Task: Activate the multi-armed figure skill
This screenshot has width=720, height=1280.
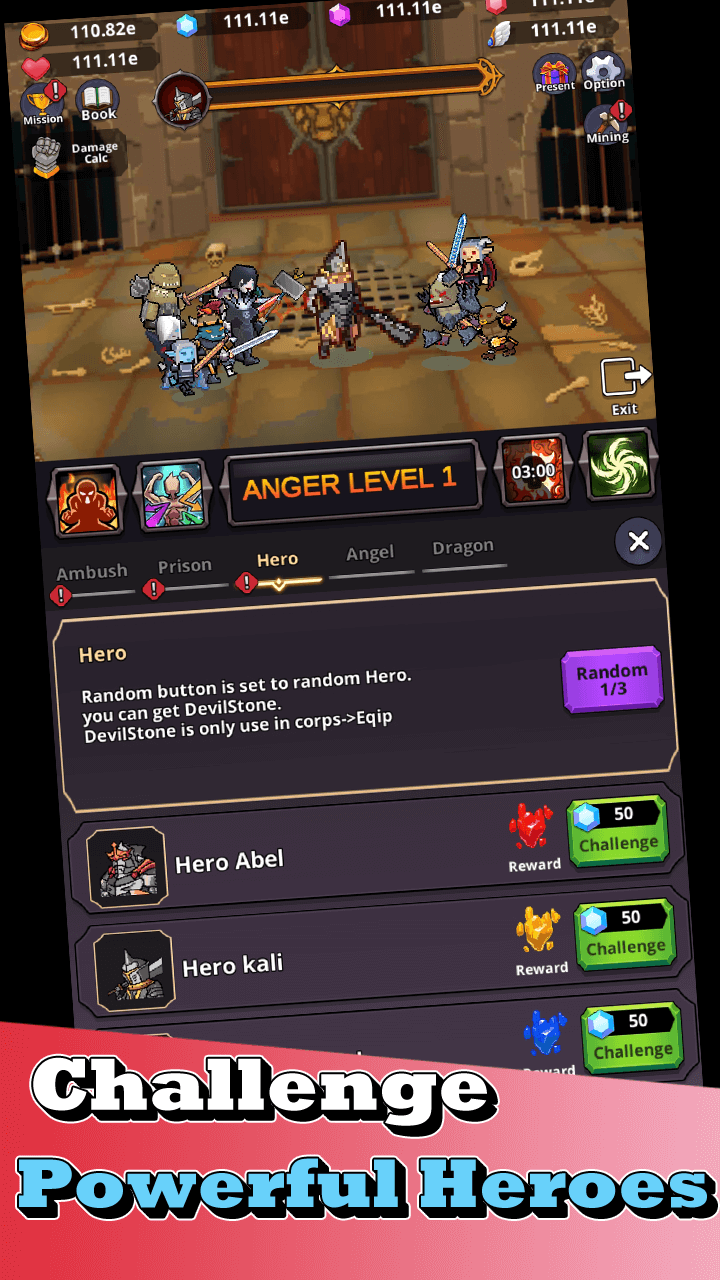Action: tap(171, 494)
